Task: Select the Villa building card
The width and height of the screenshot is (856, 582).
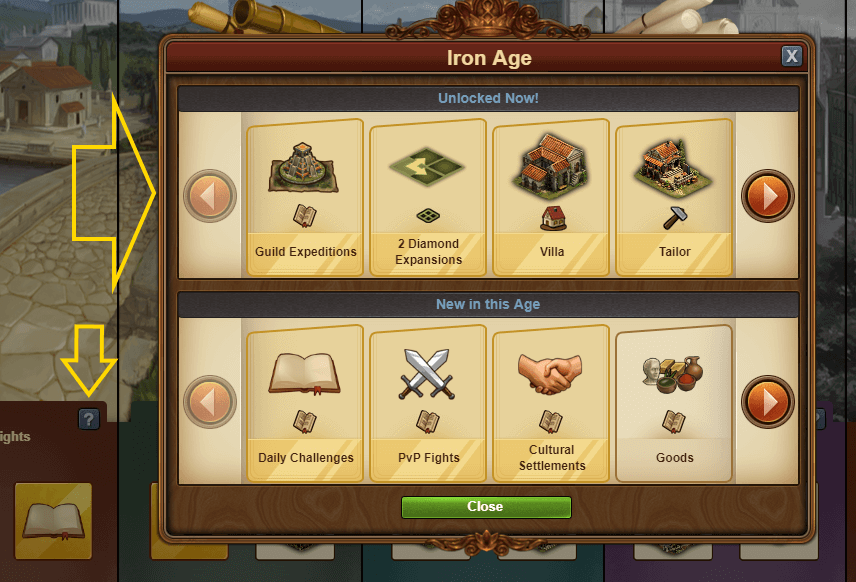Action: click(x=551, y=197)
